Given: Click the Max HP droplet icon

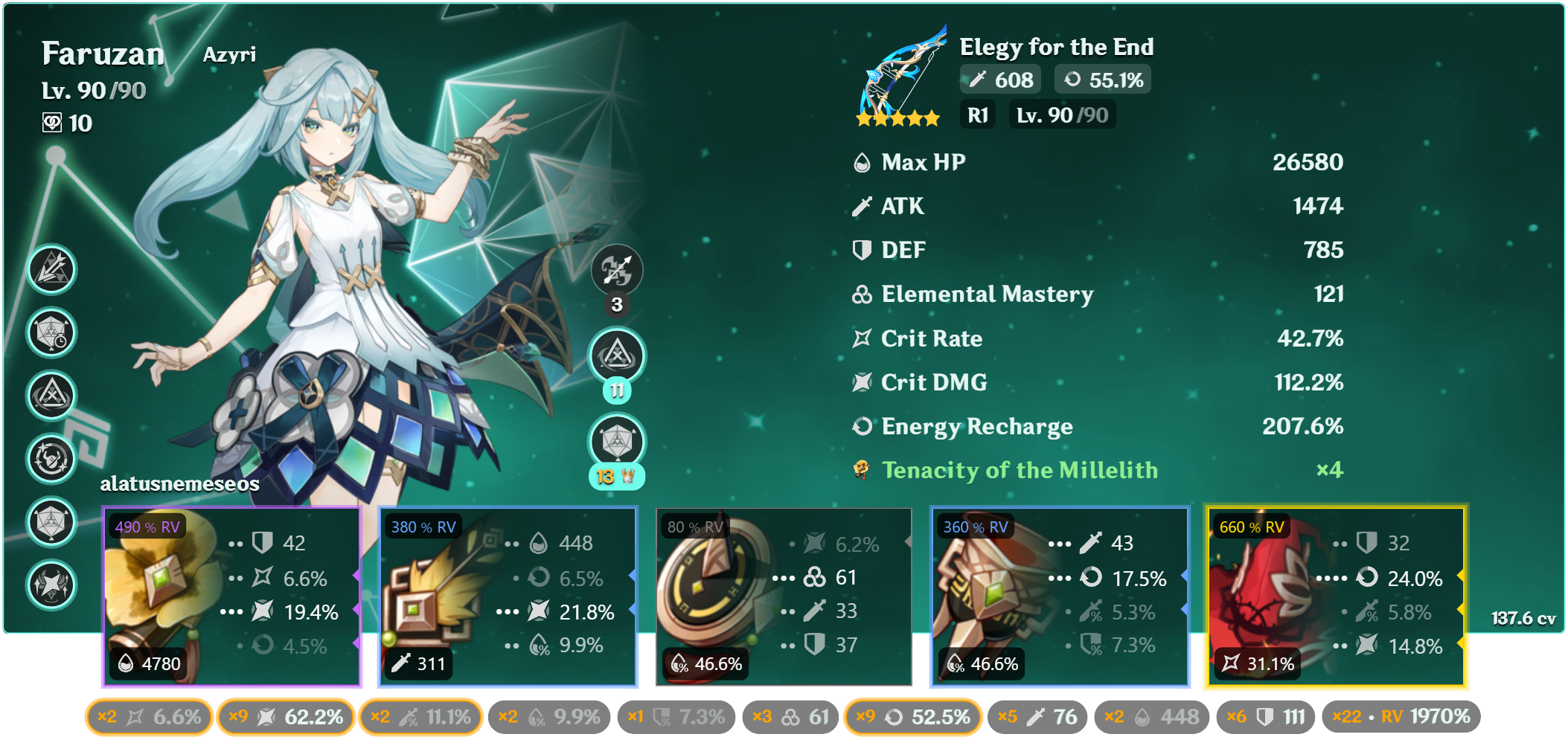Looking at the screenshot, I should tap(861, 162).
